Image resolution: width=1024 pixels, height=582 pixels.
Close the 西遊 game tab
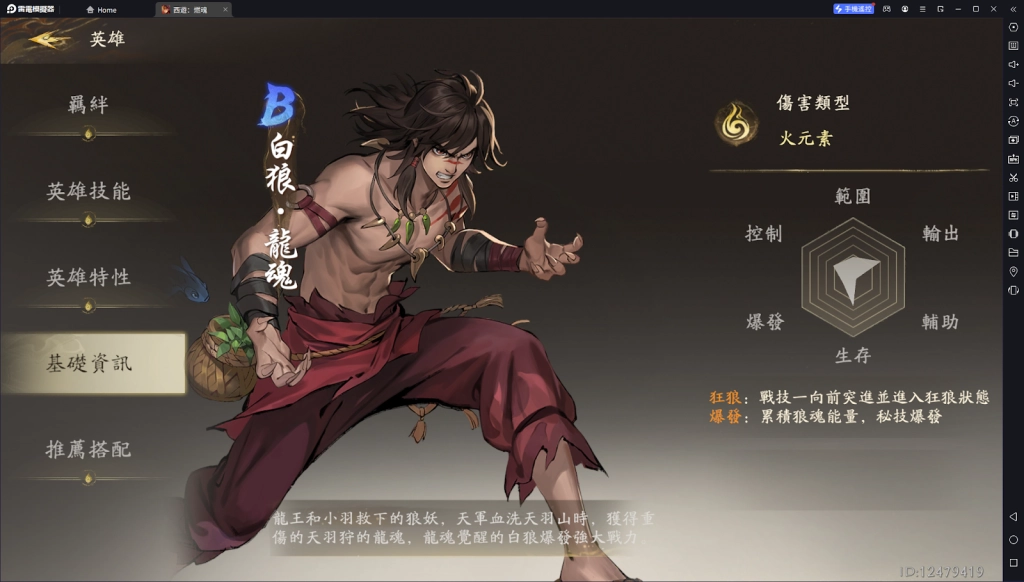[x=224, y=10]
